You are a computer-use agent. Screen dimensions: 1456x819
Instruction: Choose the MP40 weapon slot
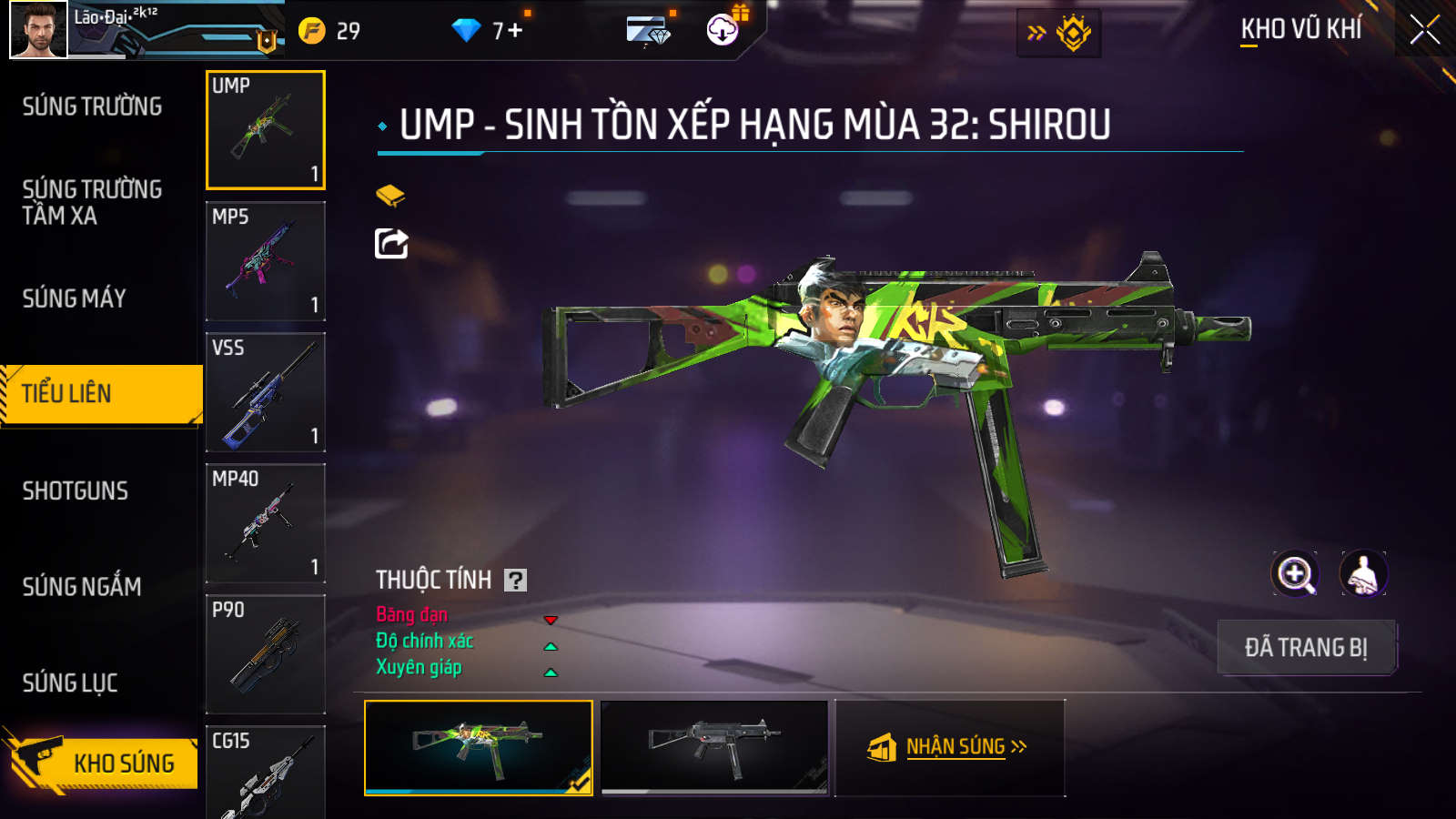[266, 523]
